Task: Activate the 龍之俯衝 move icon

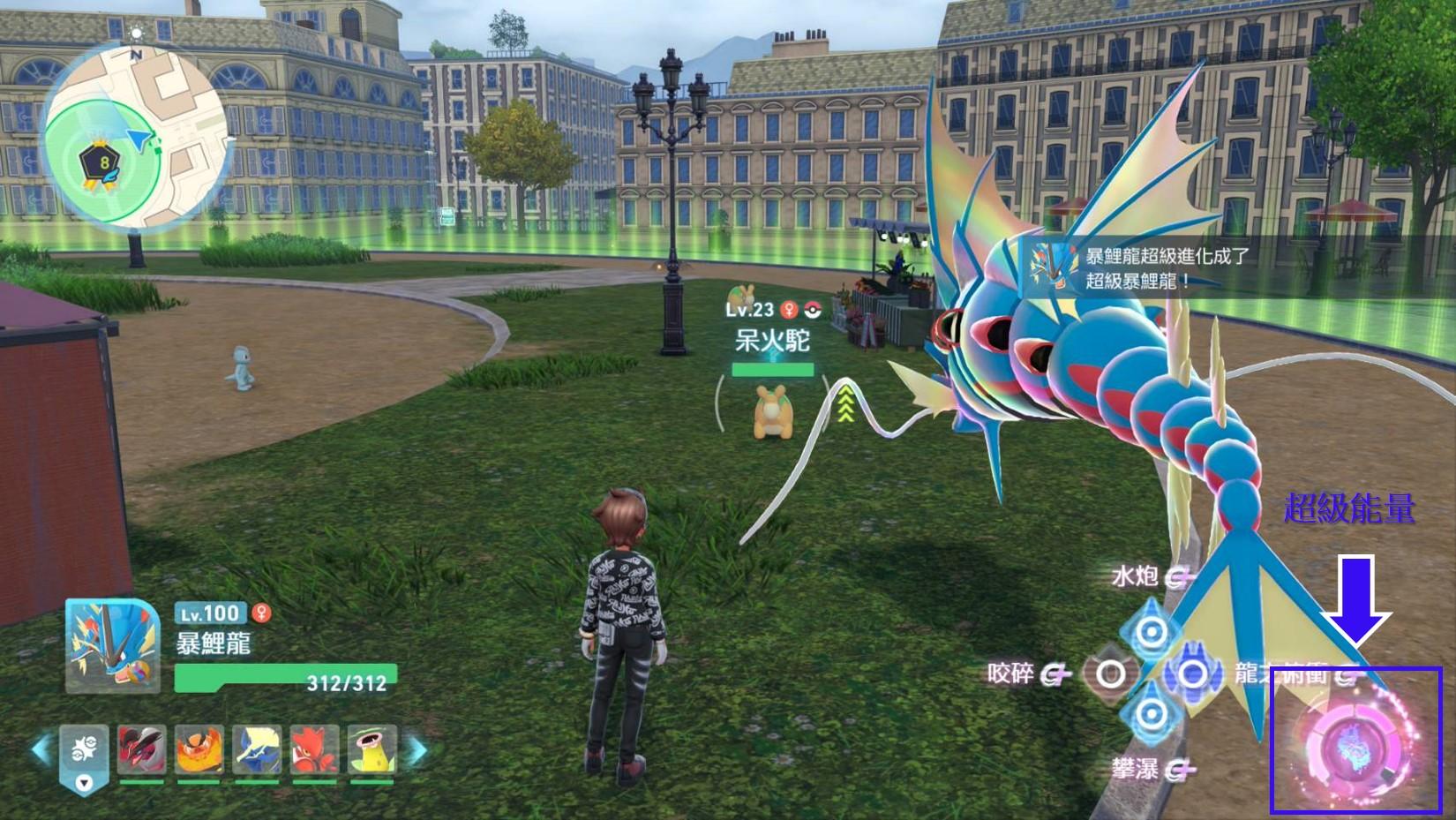Action: point(1193,674)
